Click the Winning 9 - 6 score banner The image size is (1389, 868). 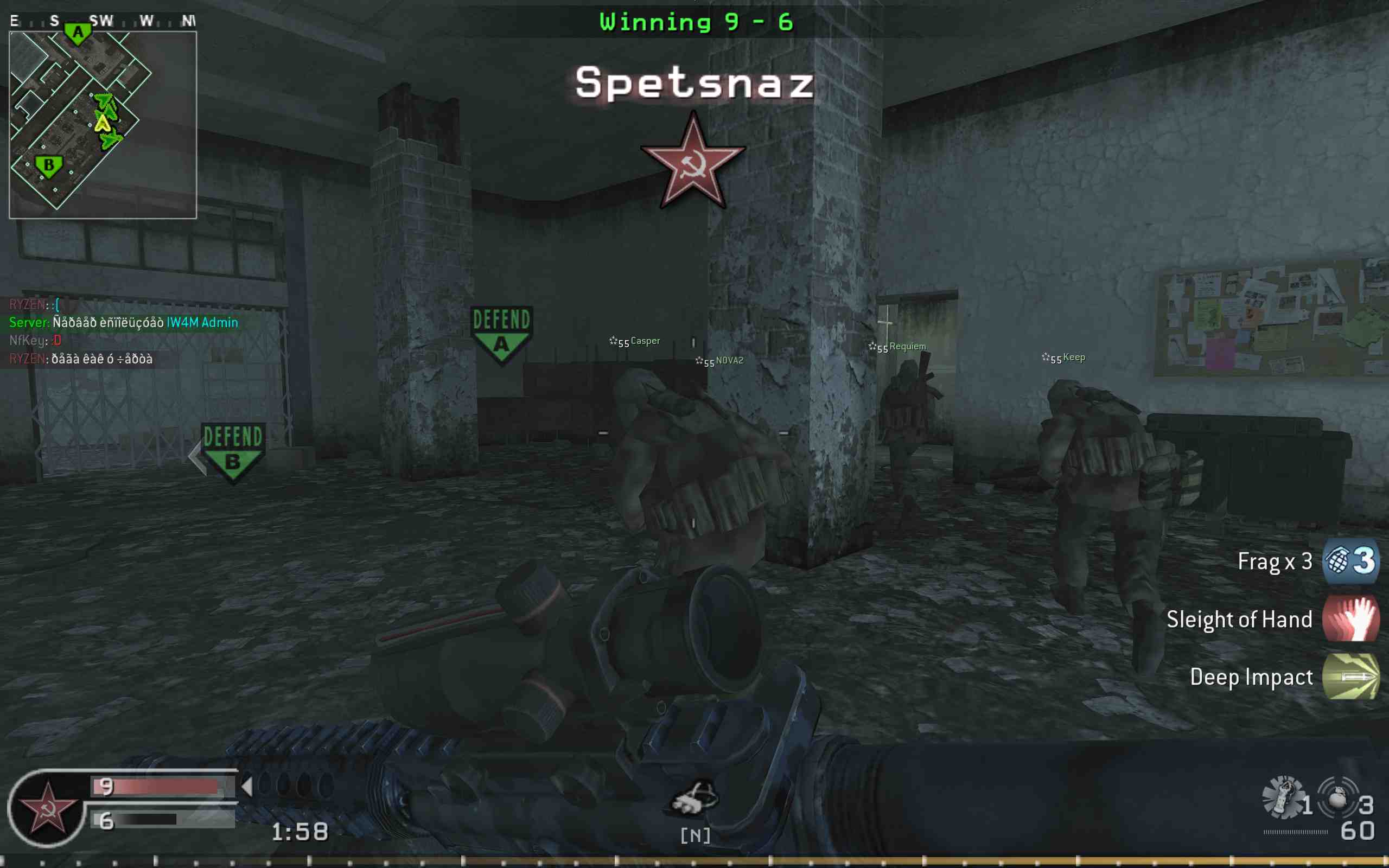(x=694, y=21)
